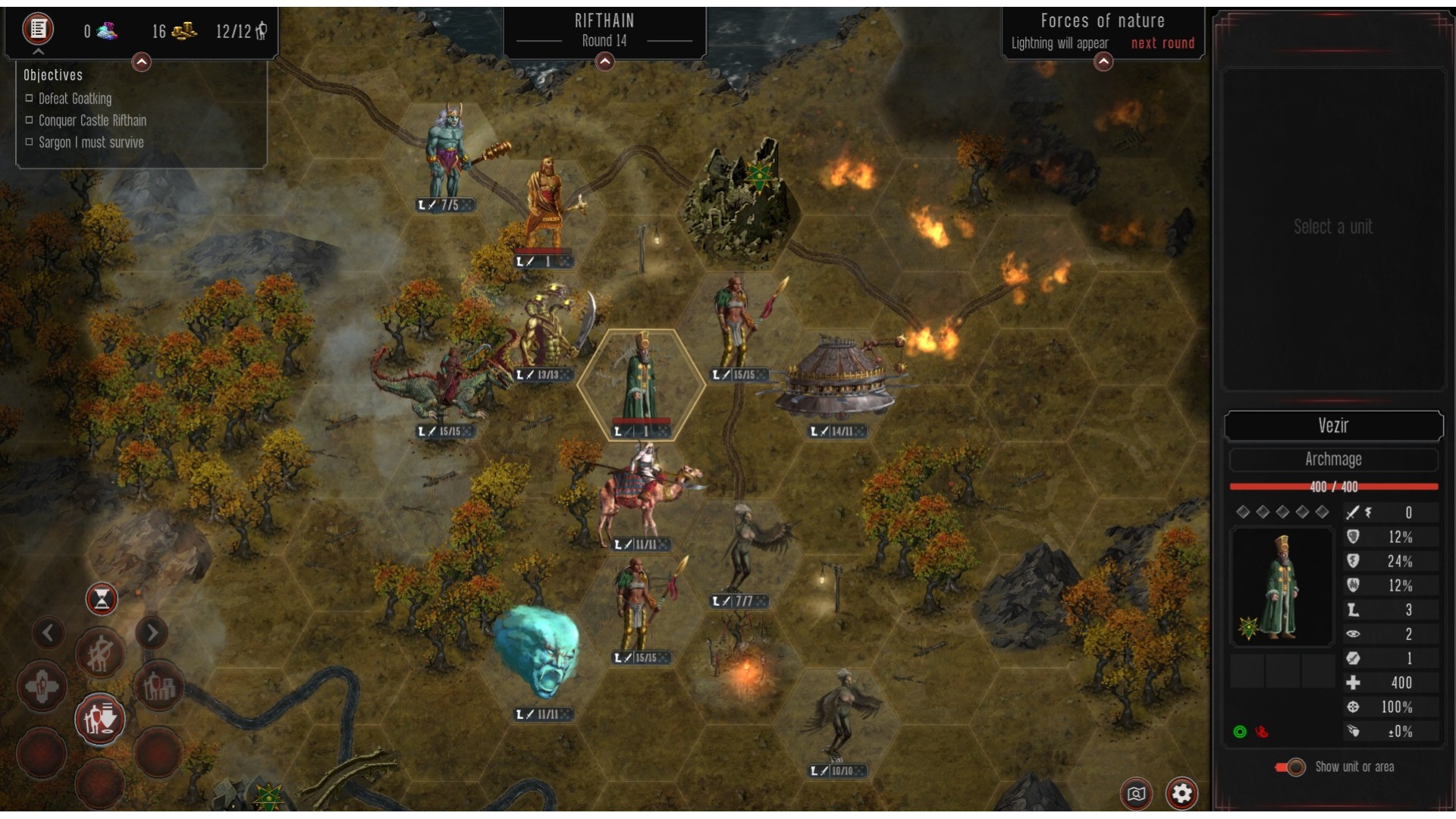This screenshot has height=819, width=1456.
Task: Click the green ring trait icon
Action: pyautogui.click(x=1240, y=732)
